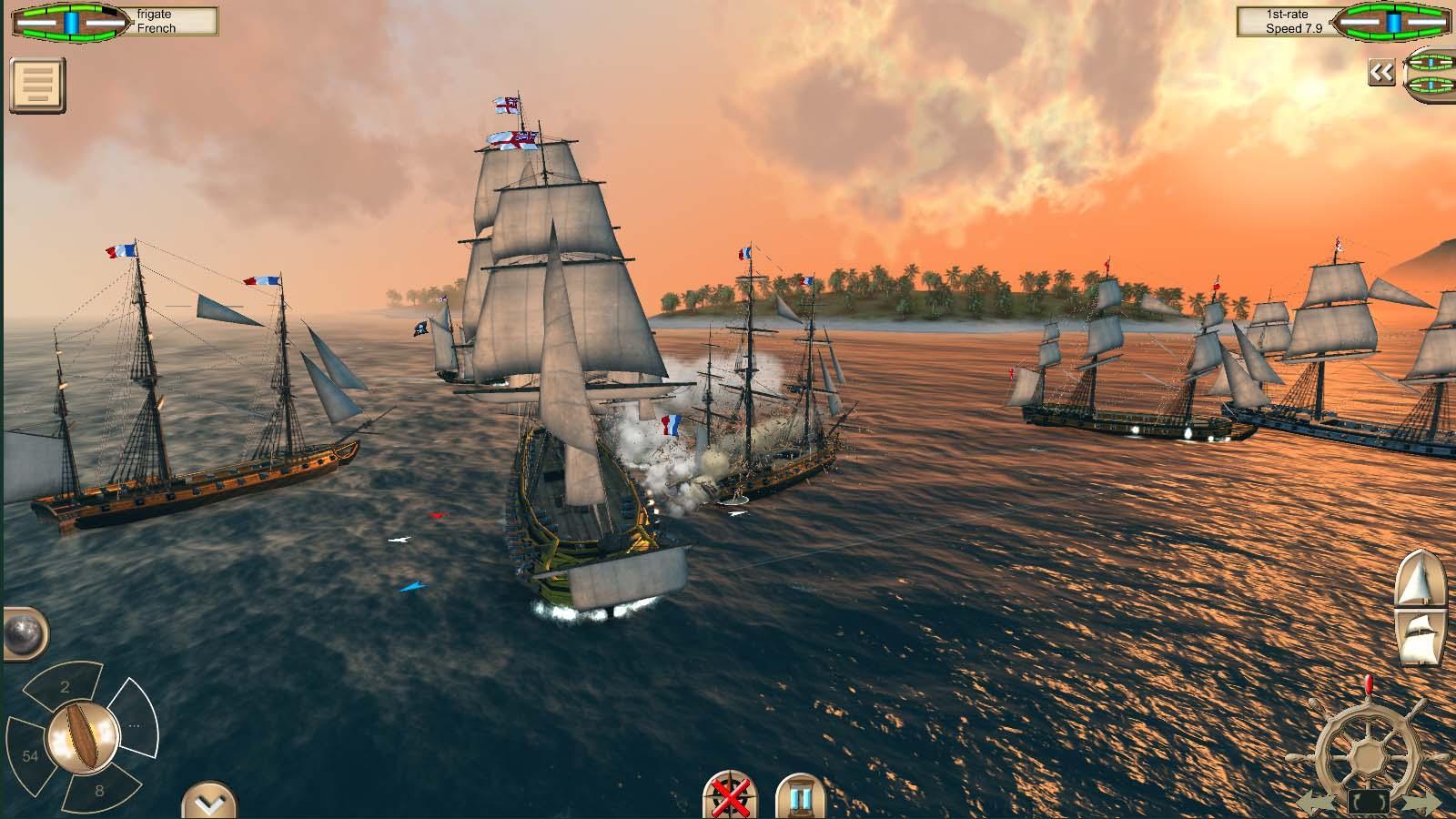1456x819 pixels.
Task: Click the ship's steering wheel
Action: point(1367,751)
